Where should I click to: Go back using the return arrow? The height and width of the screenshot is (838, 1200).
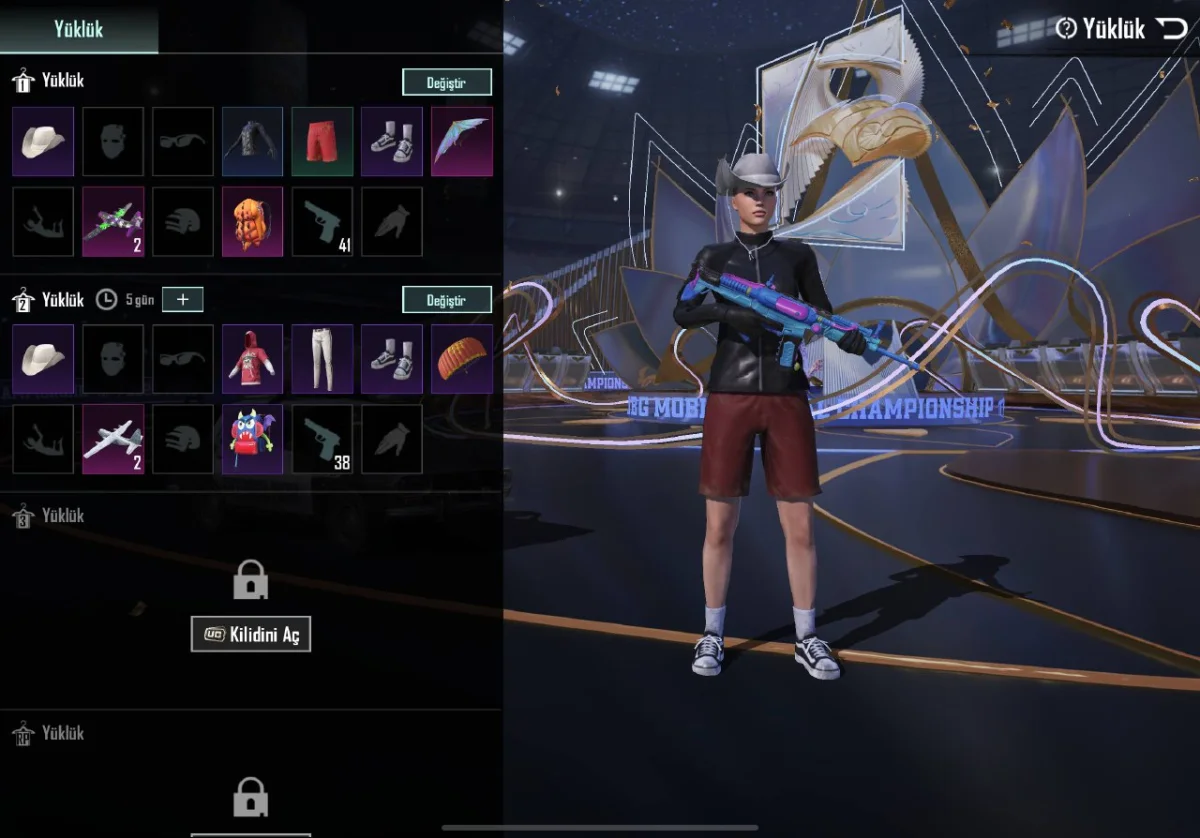1173,28
